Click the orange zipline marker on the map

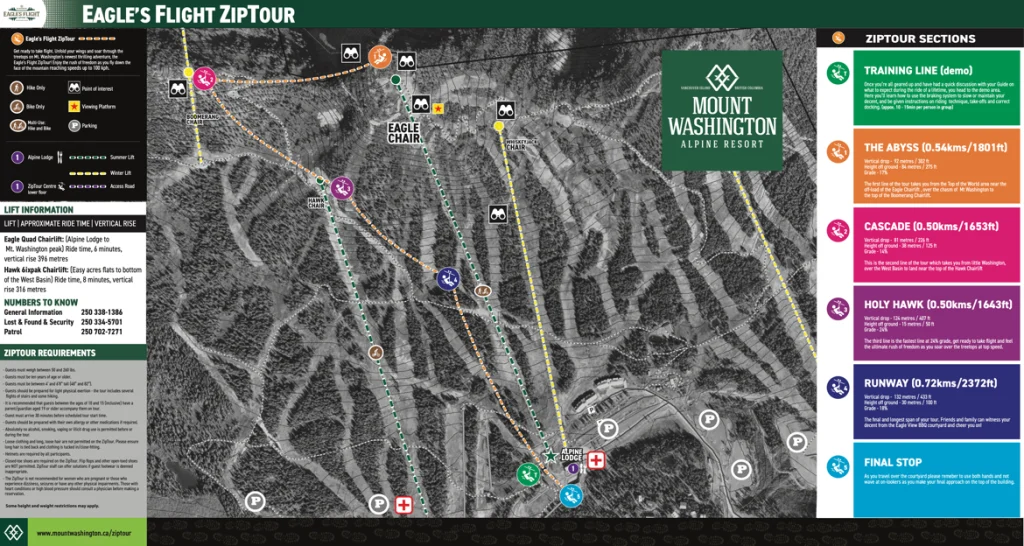click(x=378, y=56)
